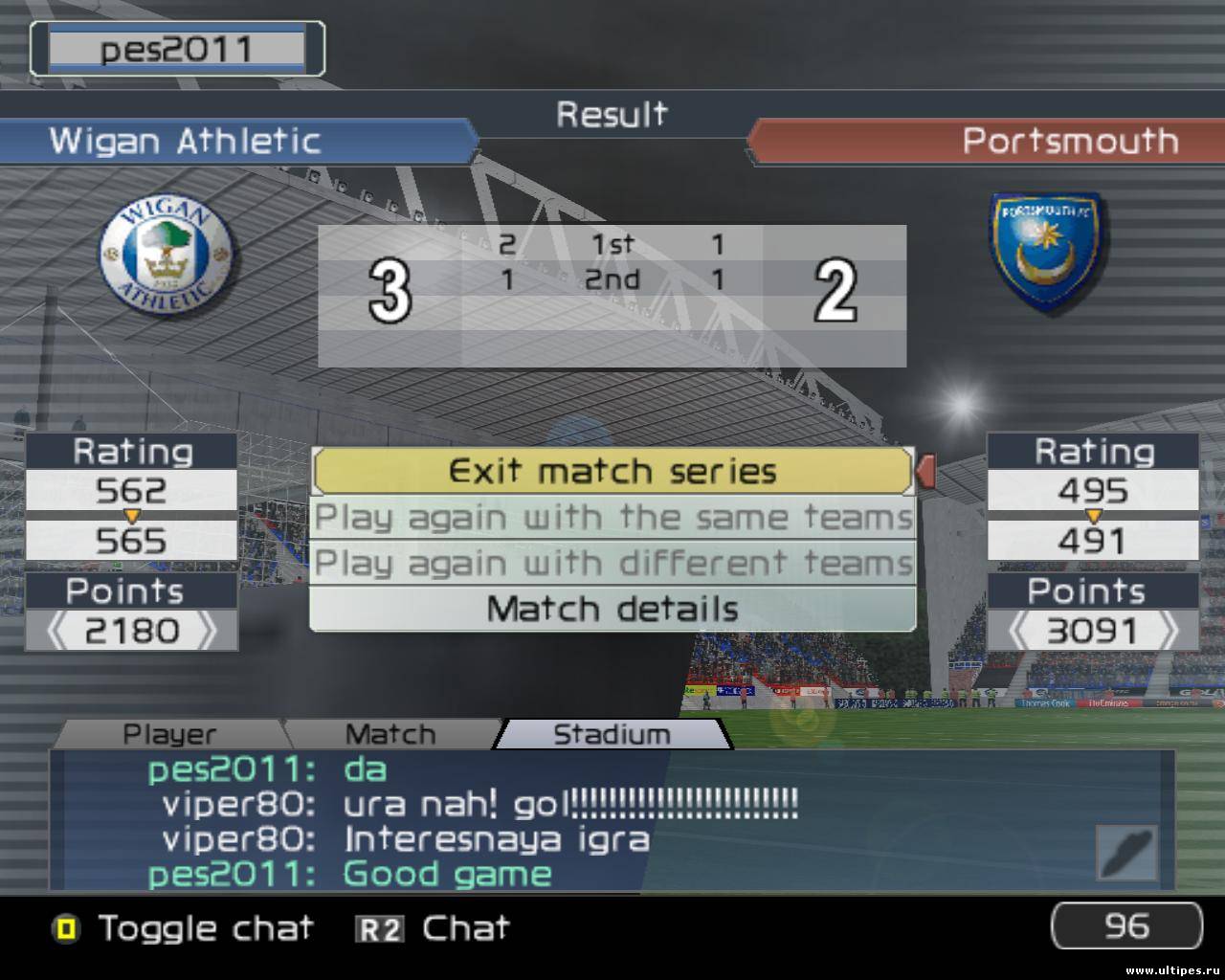
Task: Choose Play again with different teams
Action: pos(612,564)
